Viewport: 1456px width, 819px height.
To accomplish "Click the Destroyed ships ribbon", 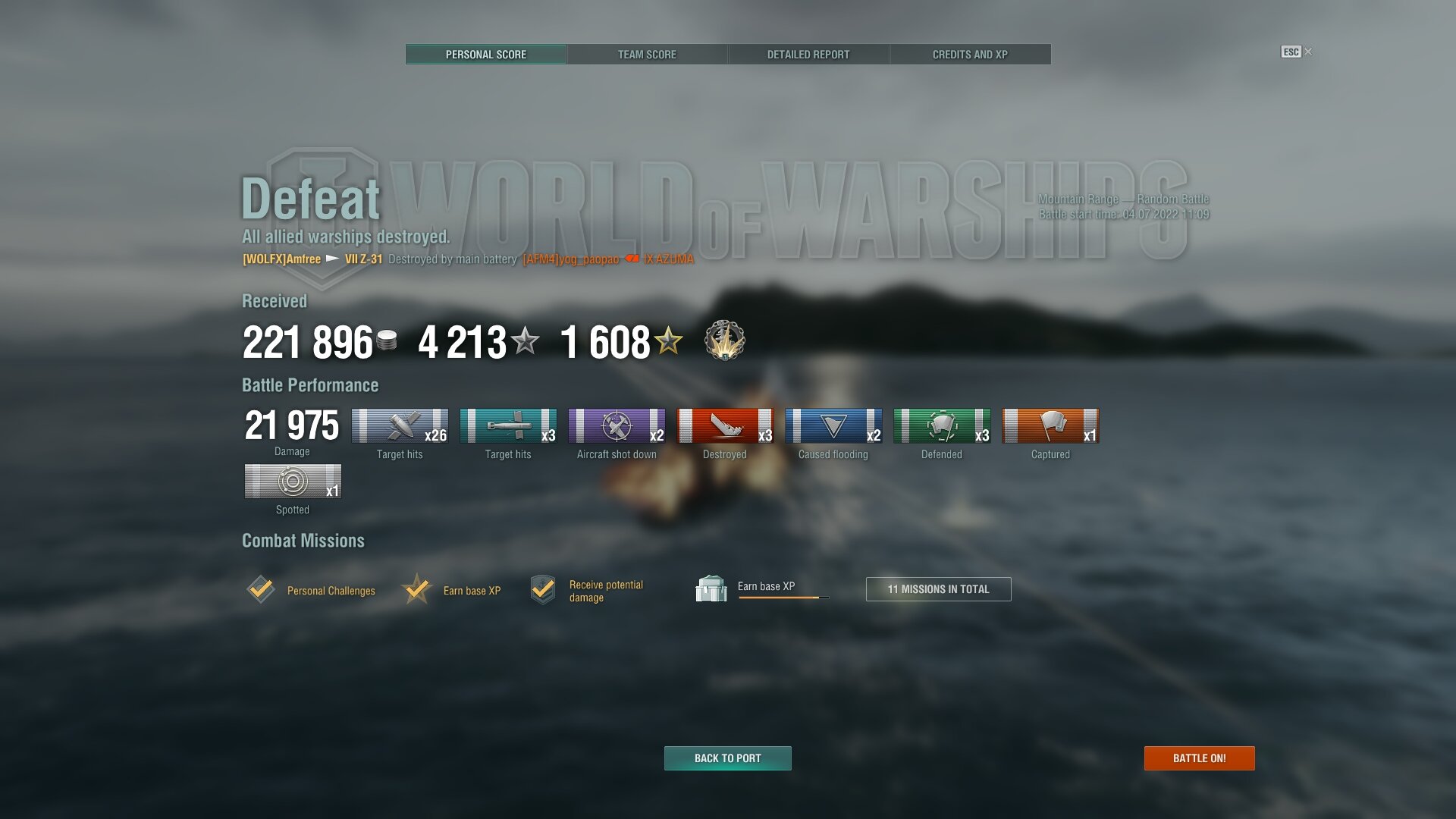I will tap(725, 426).
